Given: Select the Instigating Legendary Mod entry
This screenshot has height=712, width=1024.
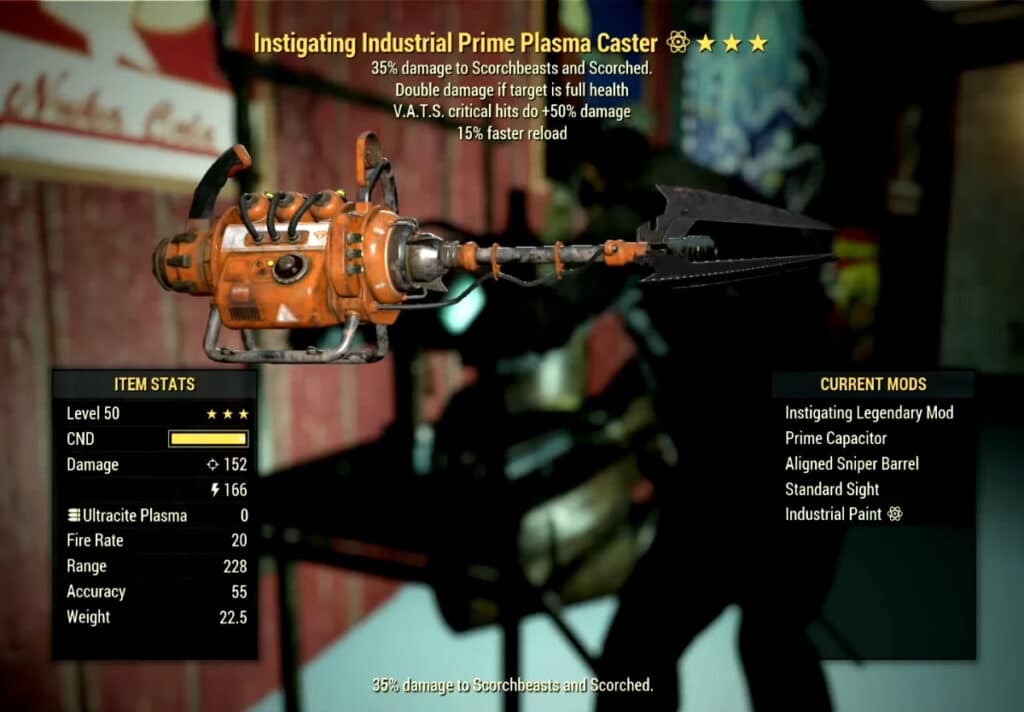Looking at the screenshot, I should tap(869, 413).
